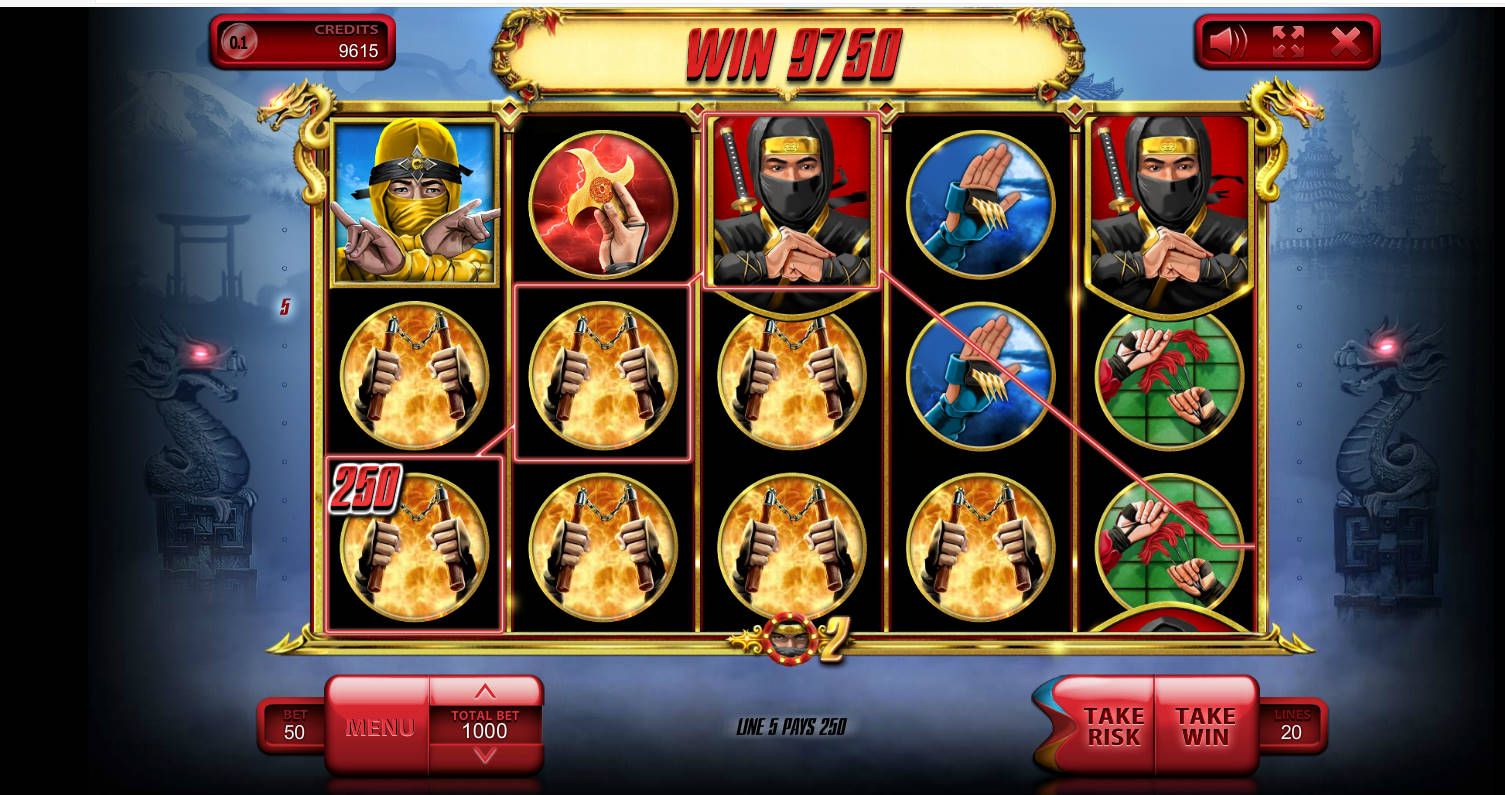Increase total bet with up arrow
The image size is (1505, 795).
(485, 692)
